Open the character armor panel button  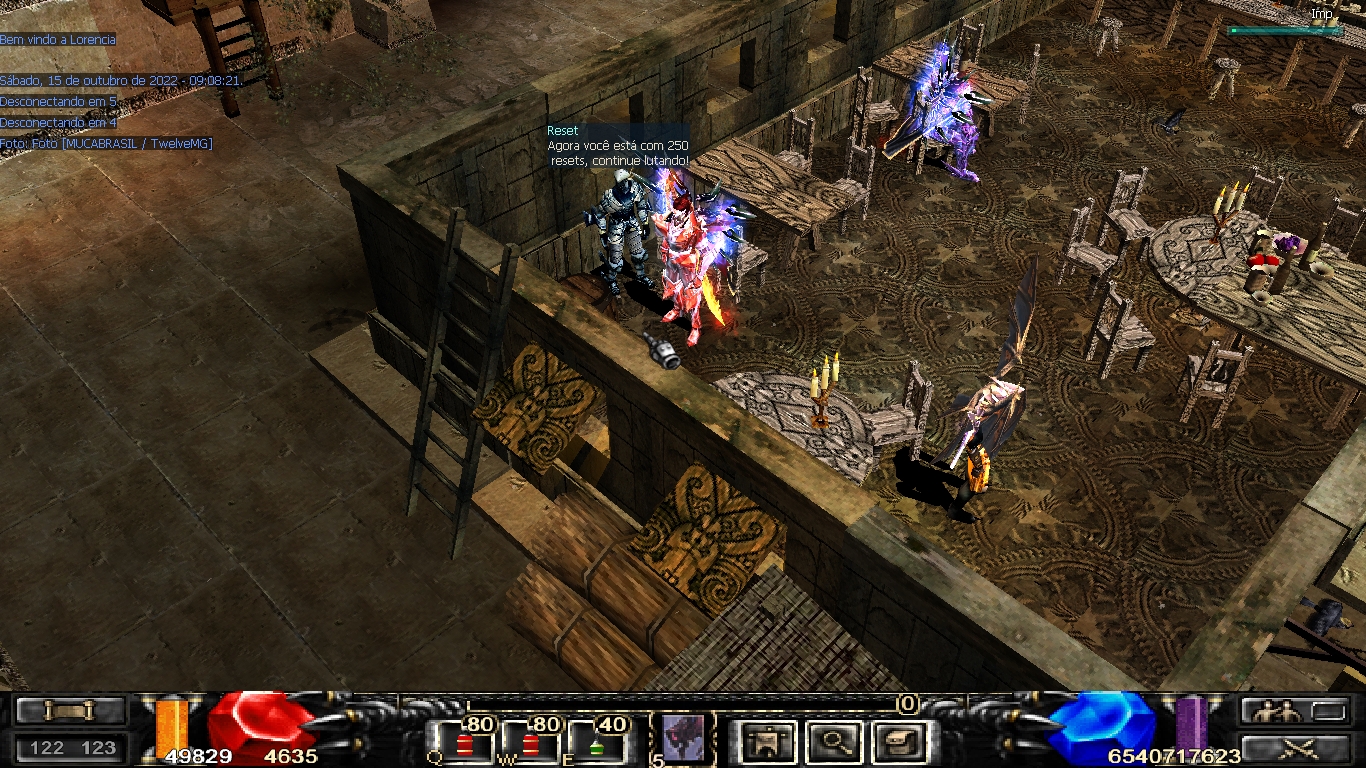pos(768,742)
